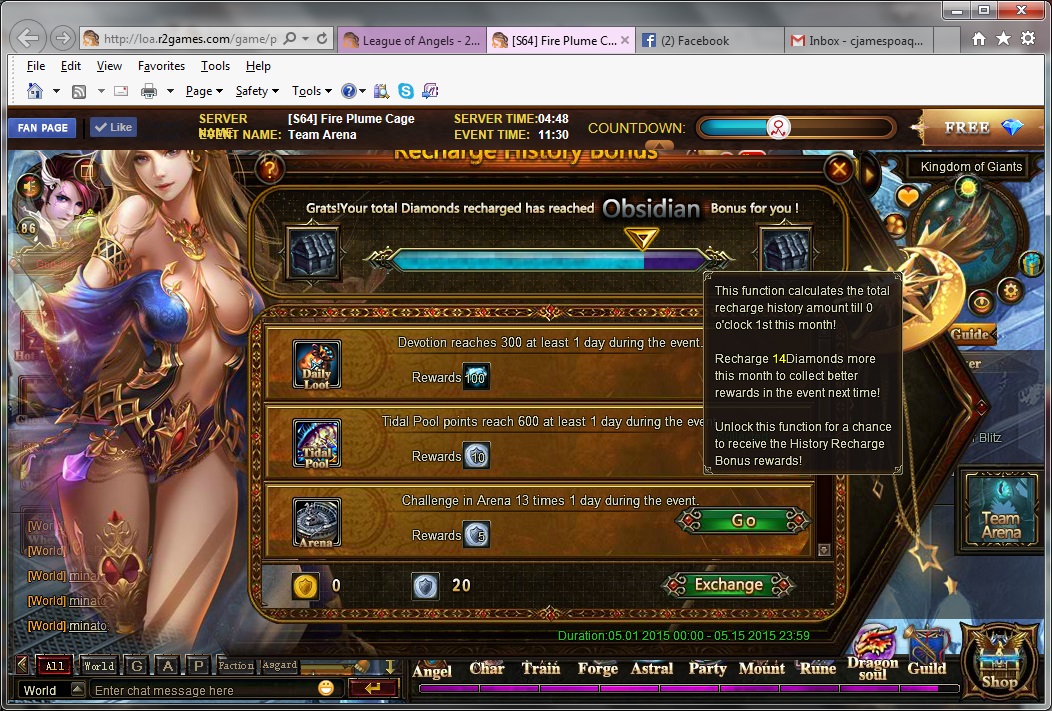
Task: Open the Shop treasure chest
Action: [998, 658]
